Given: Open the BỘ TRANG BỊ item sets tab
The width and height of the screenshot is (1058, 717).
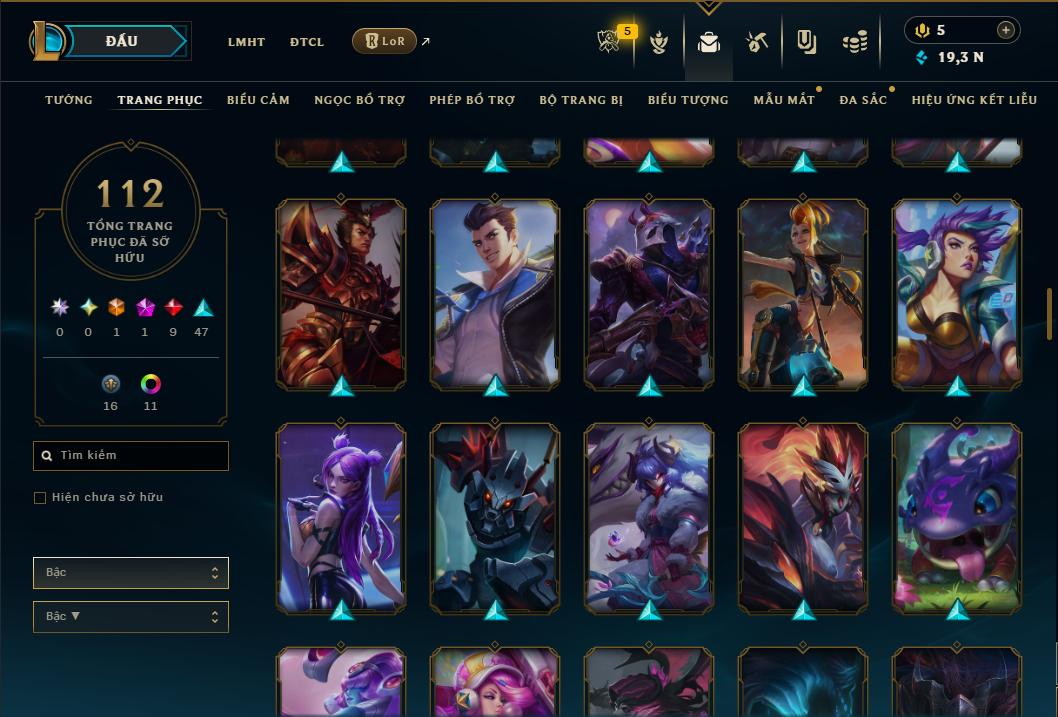Looking at the screenshot, I should (581, 100).
